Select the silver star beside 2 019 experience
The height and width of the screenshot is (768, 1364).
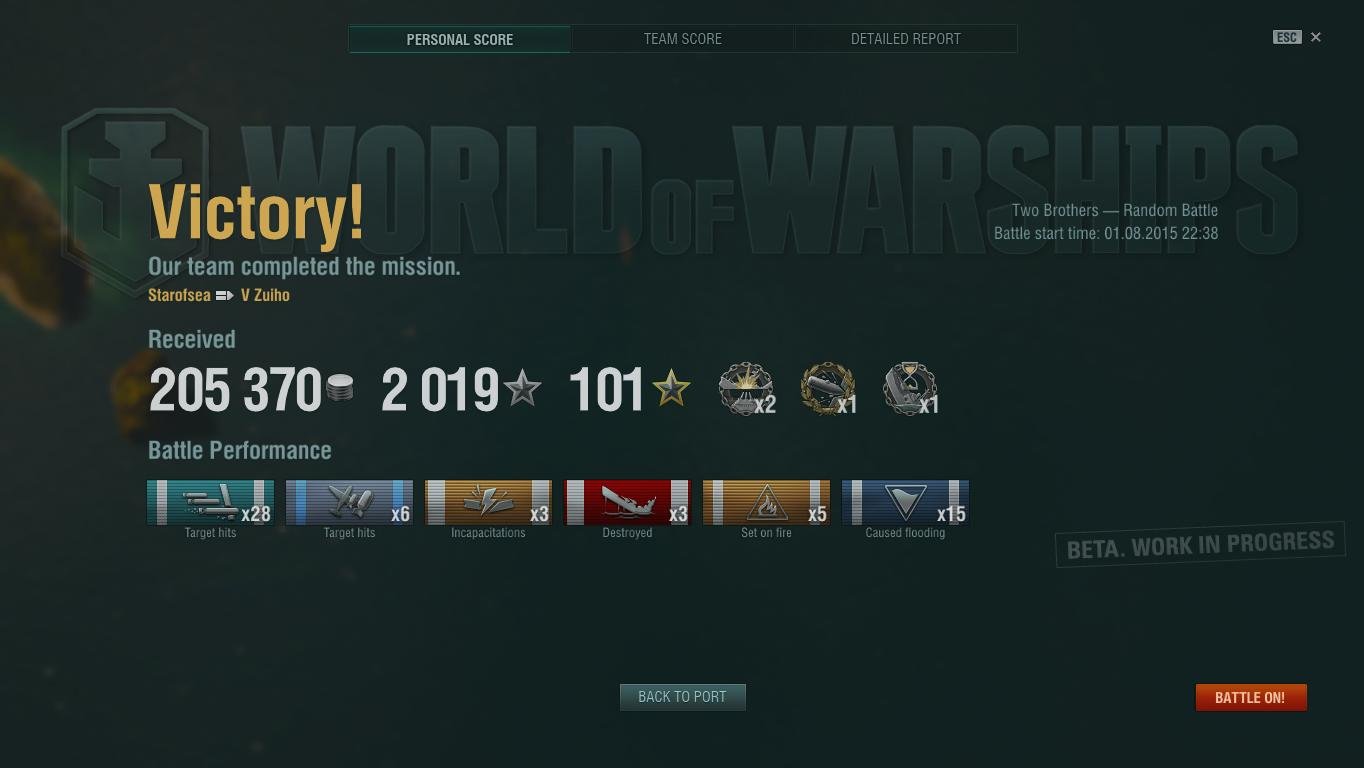point(524,388)
